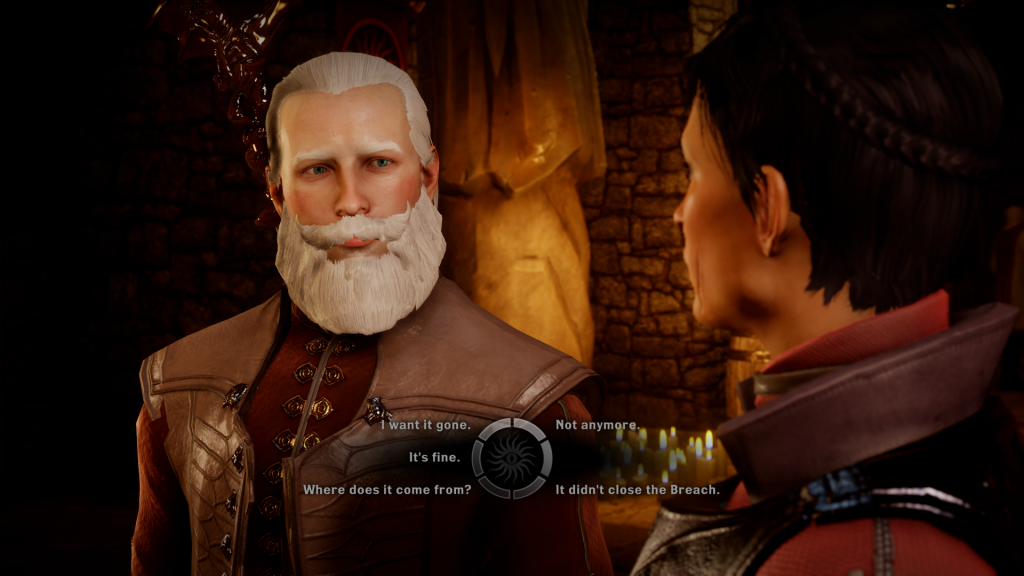Choose the "I want it gone." reply

(425, 425)
